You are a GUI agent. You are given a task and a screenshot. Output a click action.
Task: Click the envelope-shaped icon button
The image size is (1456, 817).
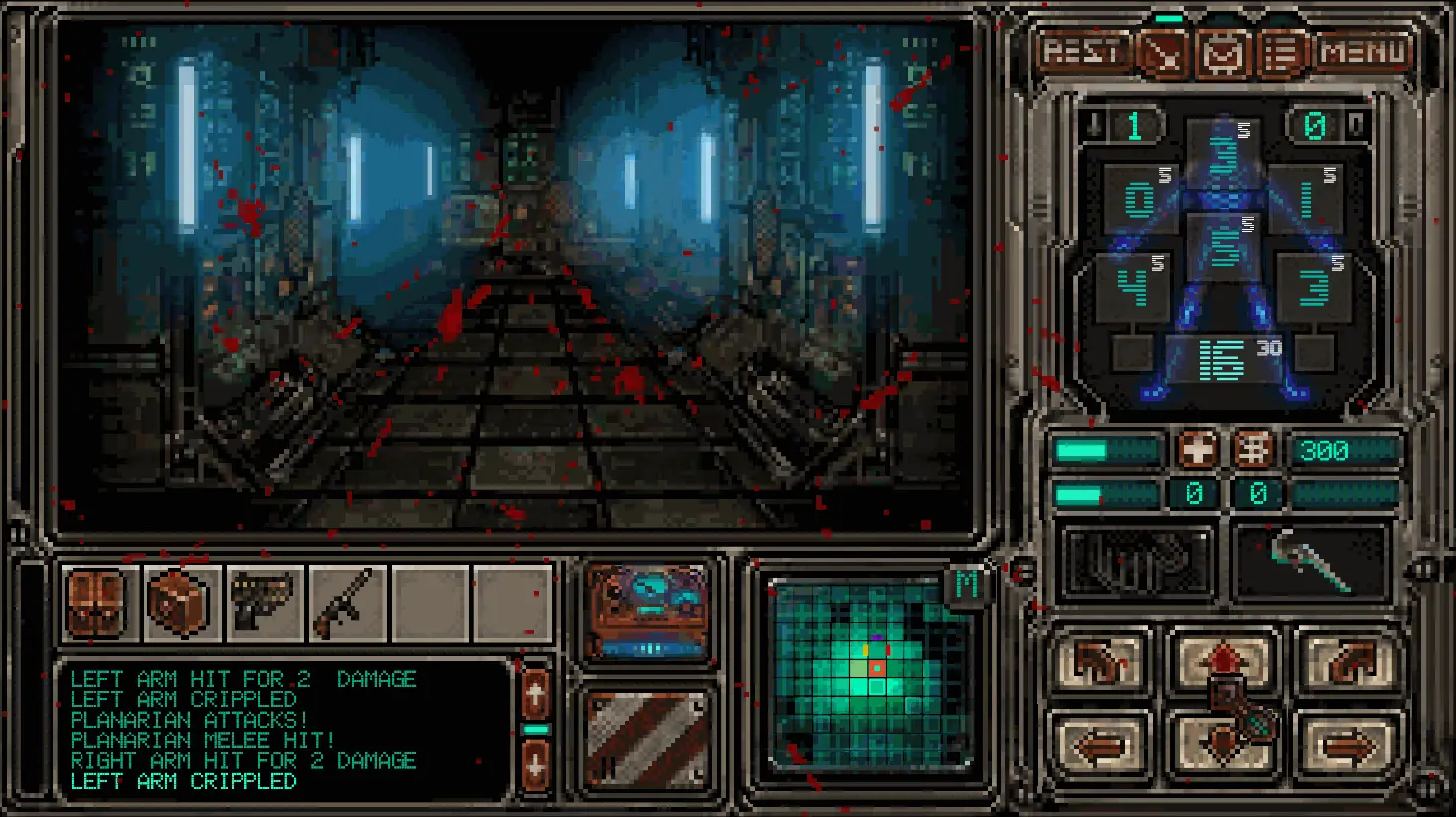click(1222, 53)
